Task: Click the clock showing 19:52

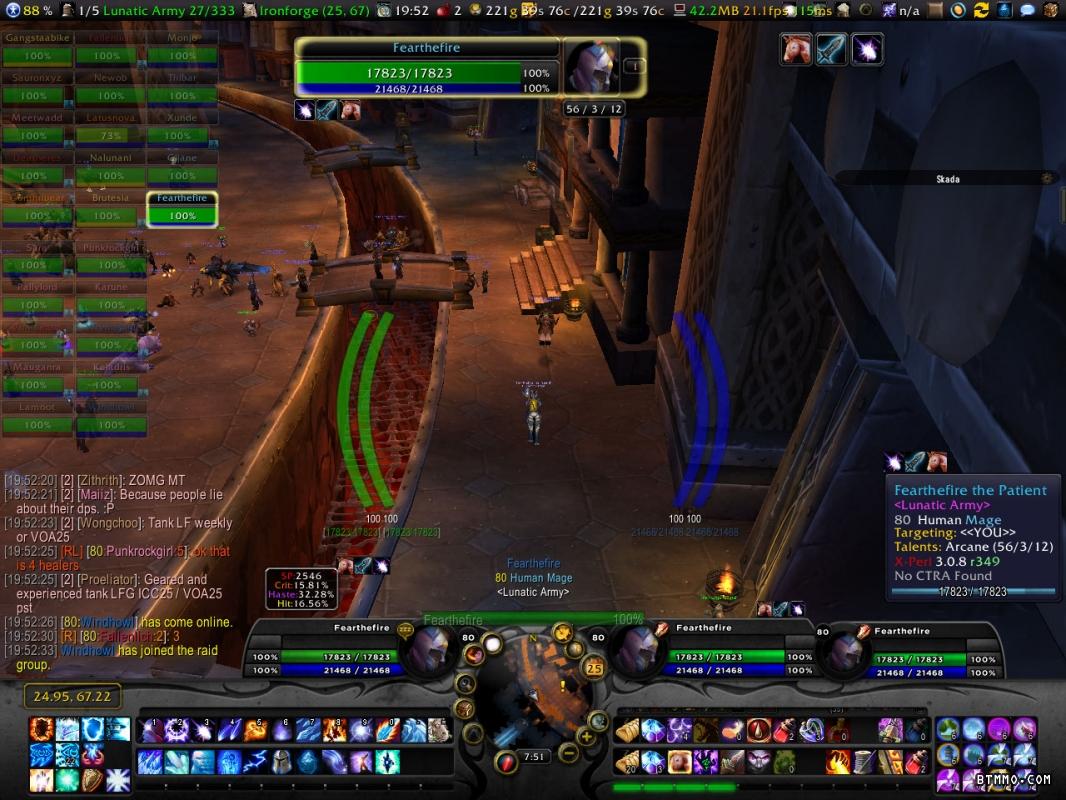Action: coord(403,10)
